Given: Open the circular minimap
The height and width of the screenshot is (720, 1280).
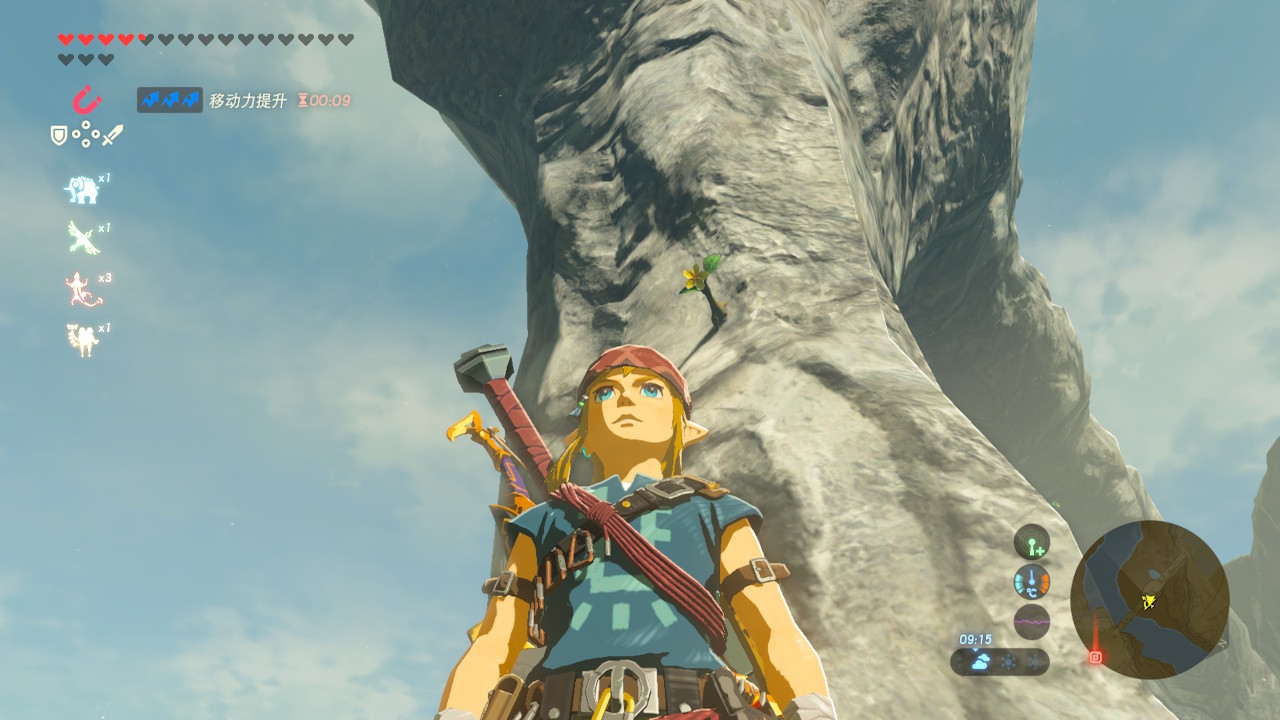Looking at the screenshot, I should point(1149,599).
